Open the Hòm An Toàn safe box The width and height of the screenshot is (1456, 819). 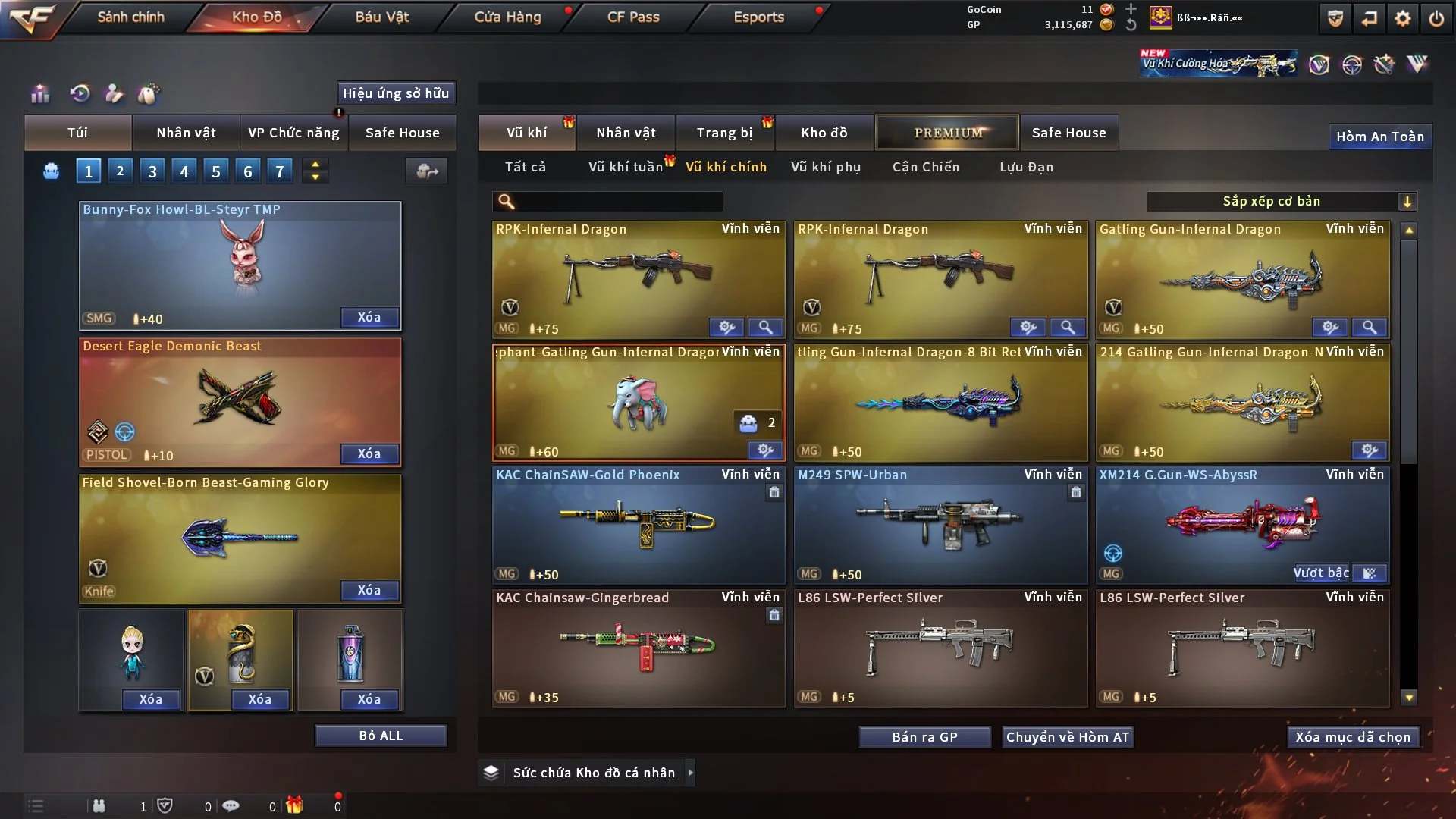pyautogui.click(x=1380, y=136)
